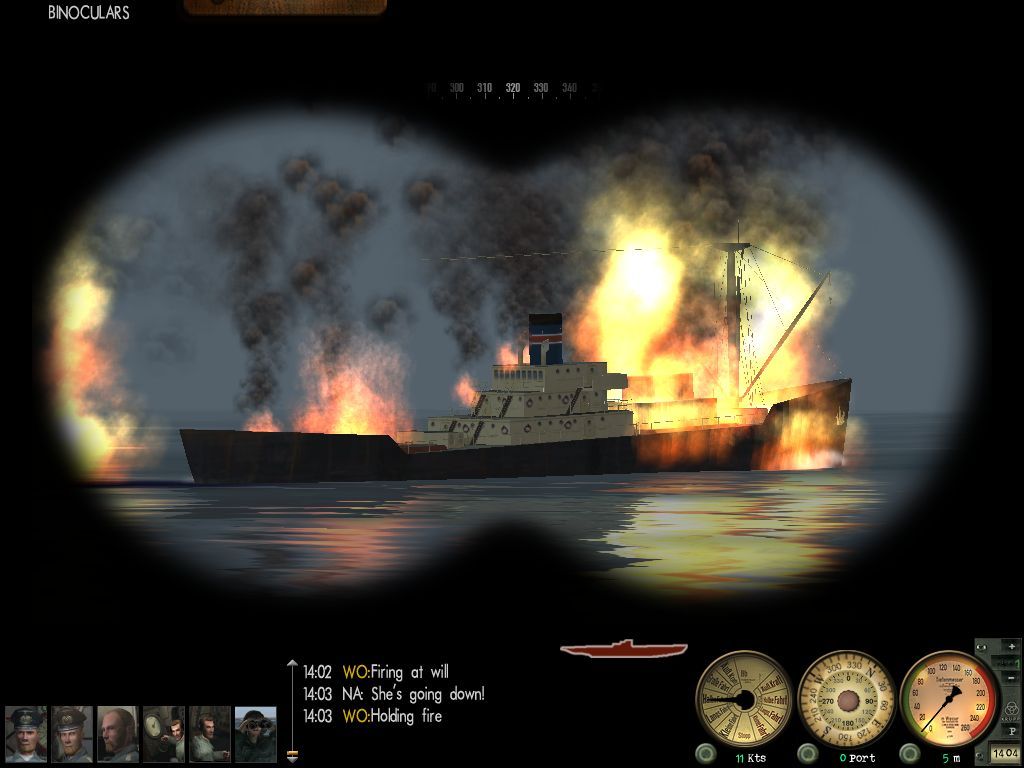Screen dimensions: 1024x768
Task: Open the officer at the gauge station
Action: click(x=163, y=734)
